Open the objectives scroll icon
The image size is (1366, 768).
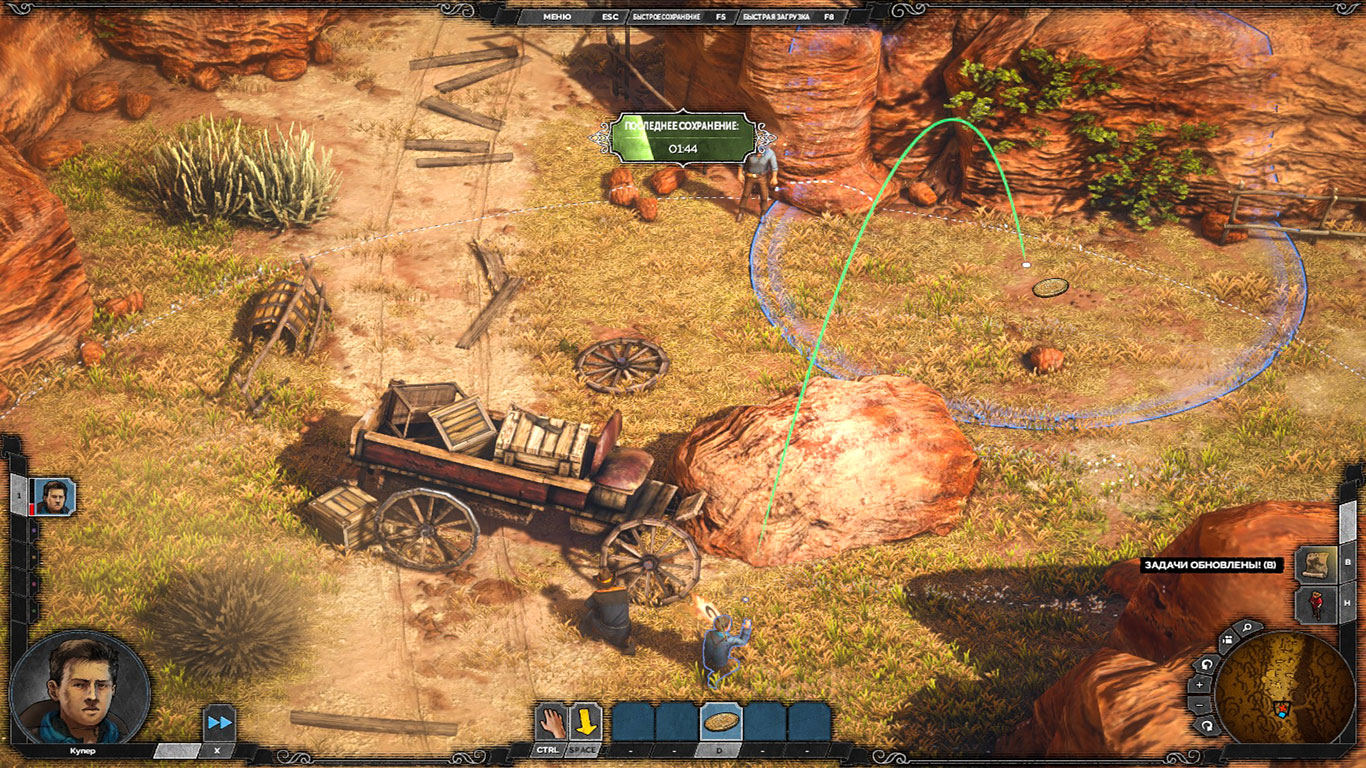[1315, 564]
